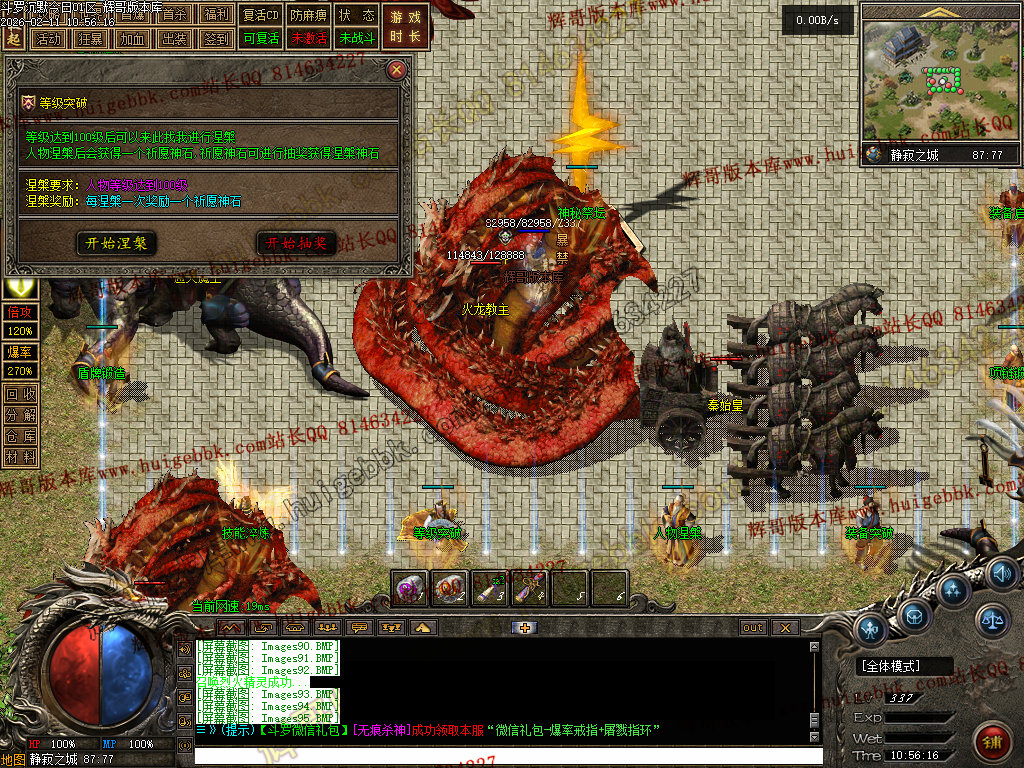Click the 开始涅槃 button

(116, 243)
